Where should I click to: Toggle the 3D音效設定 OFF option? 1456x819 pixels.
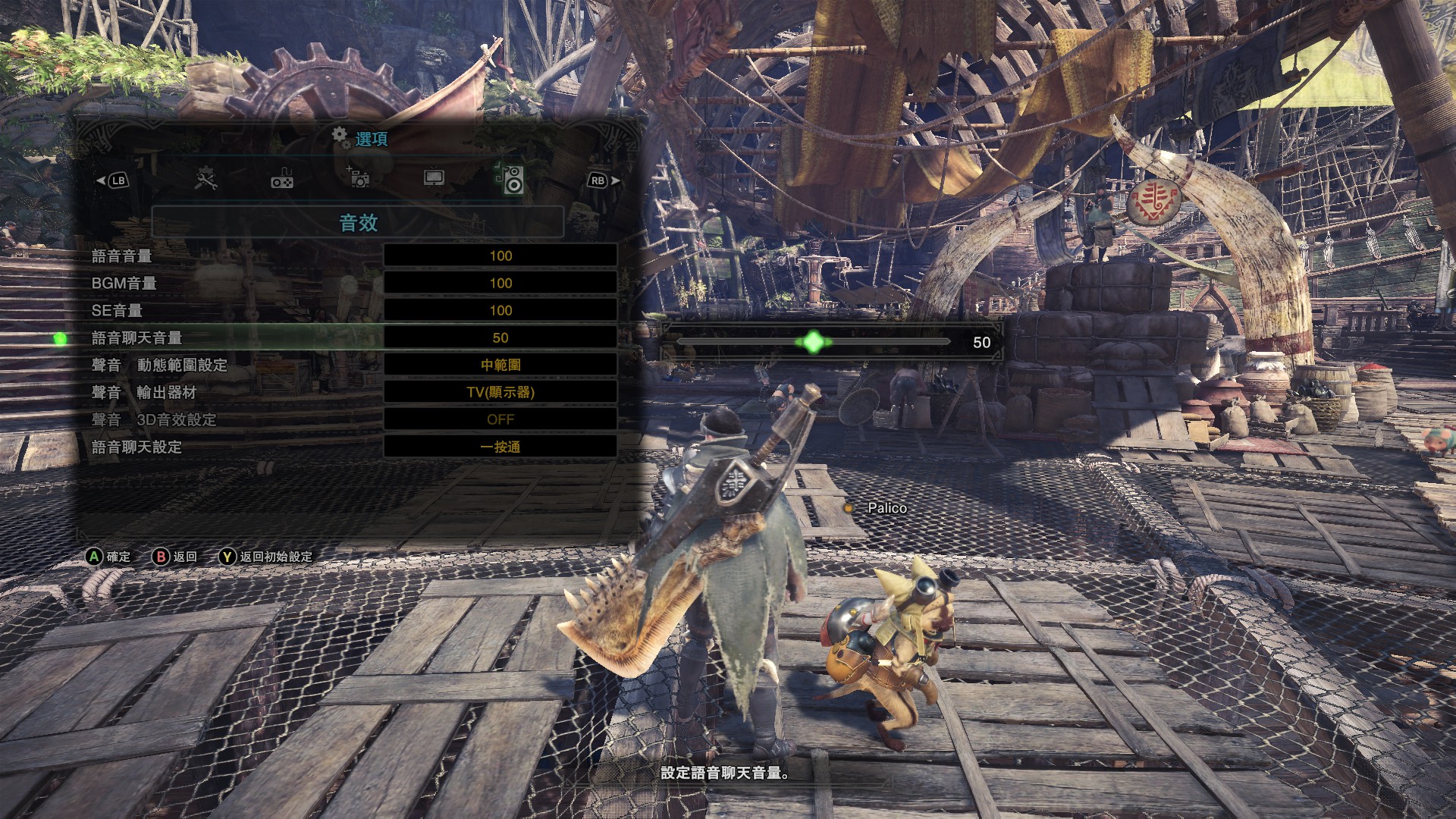pyautogui.click(x=500, y=419)
